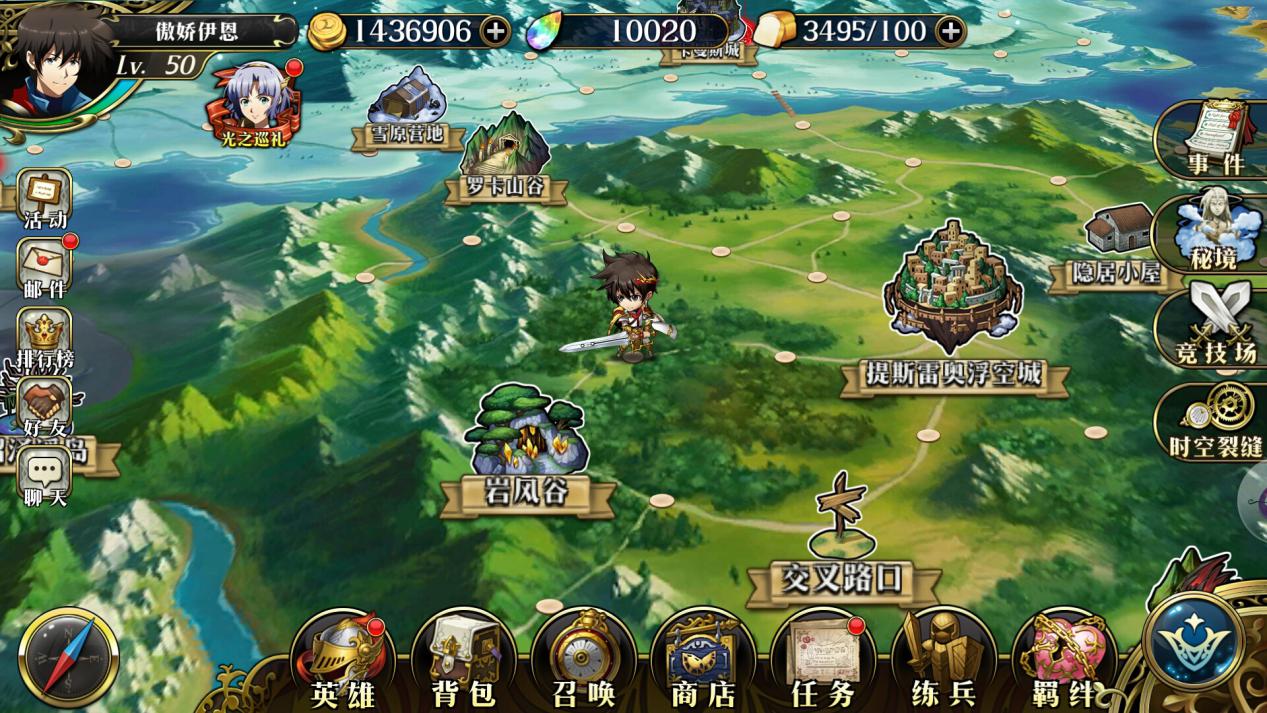Open the 羁绊 bonds menu
Viewport: 1267px width, 713px height.
[1062, 660]
